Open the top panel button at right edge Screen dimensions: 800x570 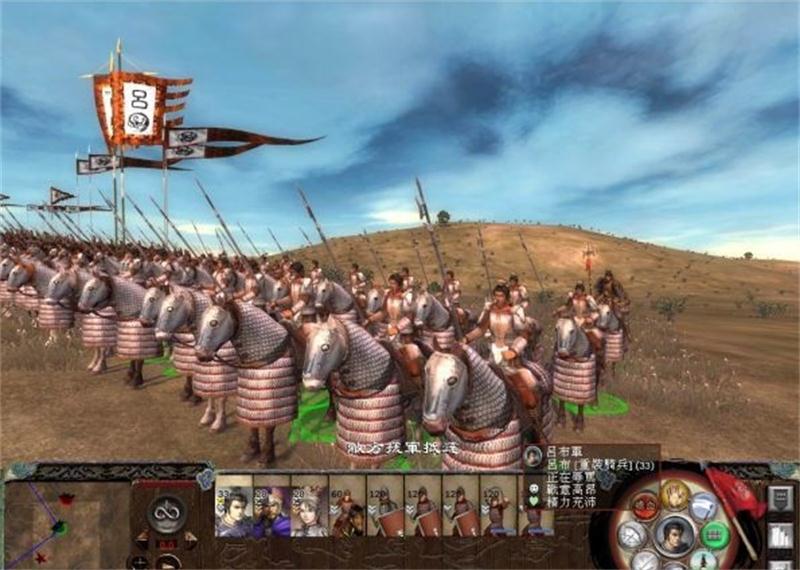[x=781, y=499]
